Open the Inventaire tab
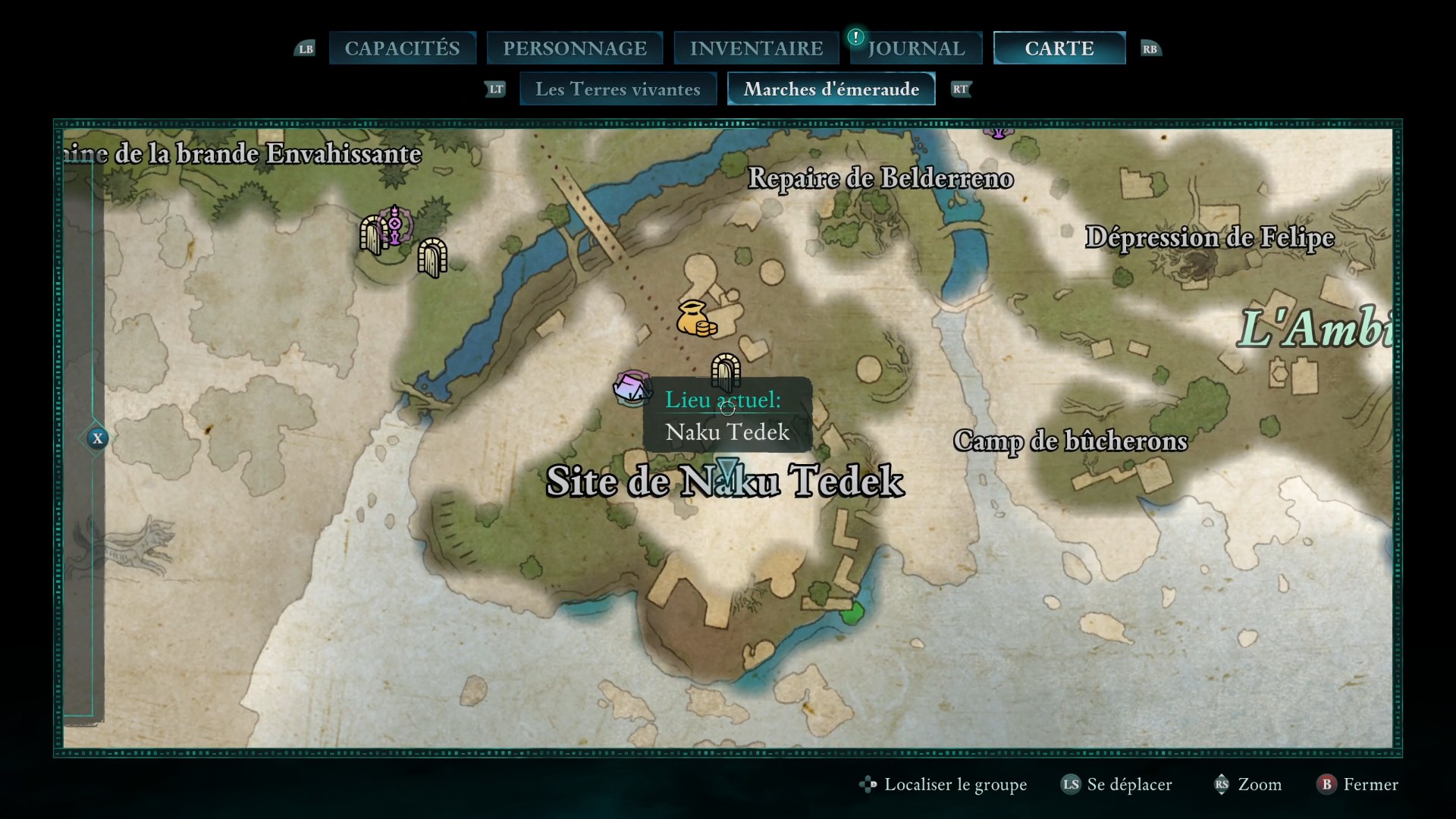Image resolution: width=1456 pixels, height=819 pixels. [x=756, y=49]
